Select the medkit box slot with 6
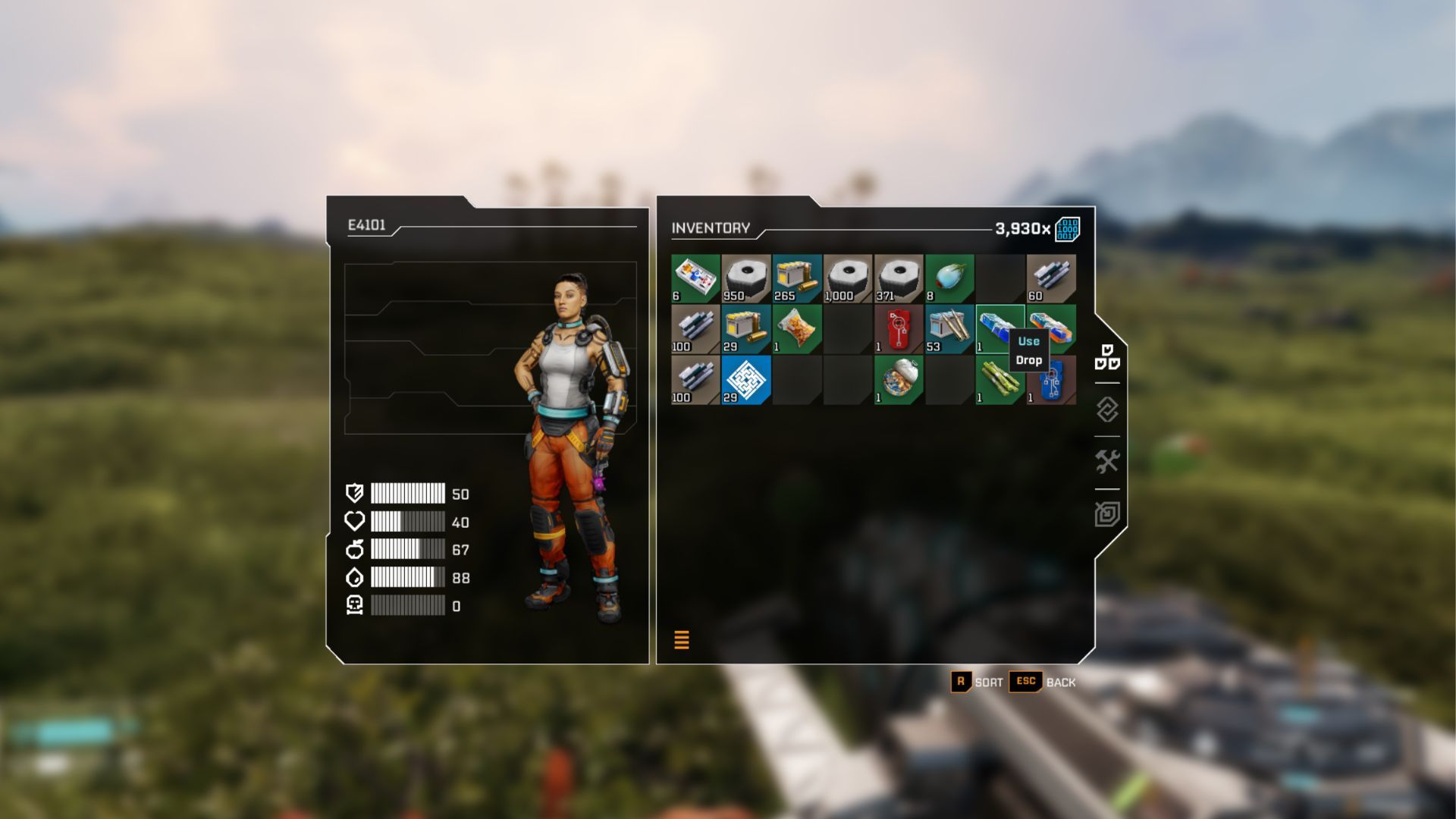 (x=695, y=278)
